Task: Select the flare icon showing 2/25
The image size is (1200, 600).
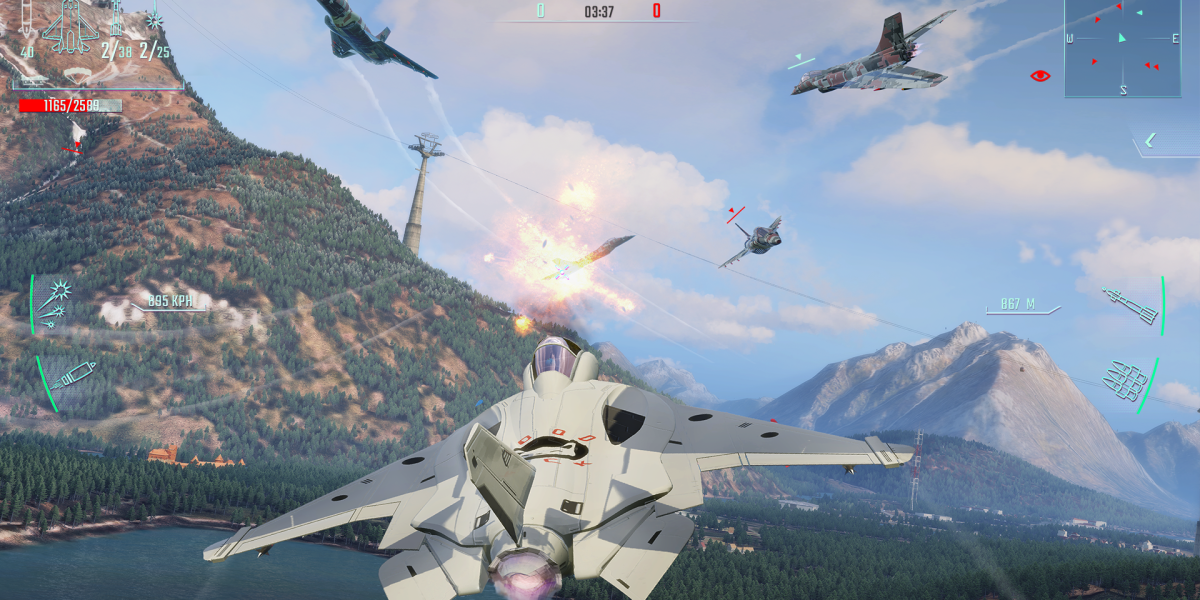Action: pyautogui.click(x=155, y=20)
